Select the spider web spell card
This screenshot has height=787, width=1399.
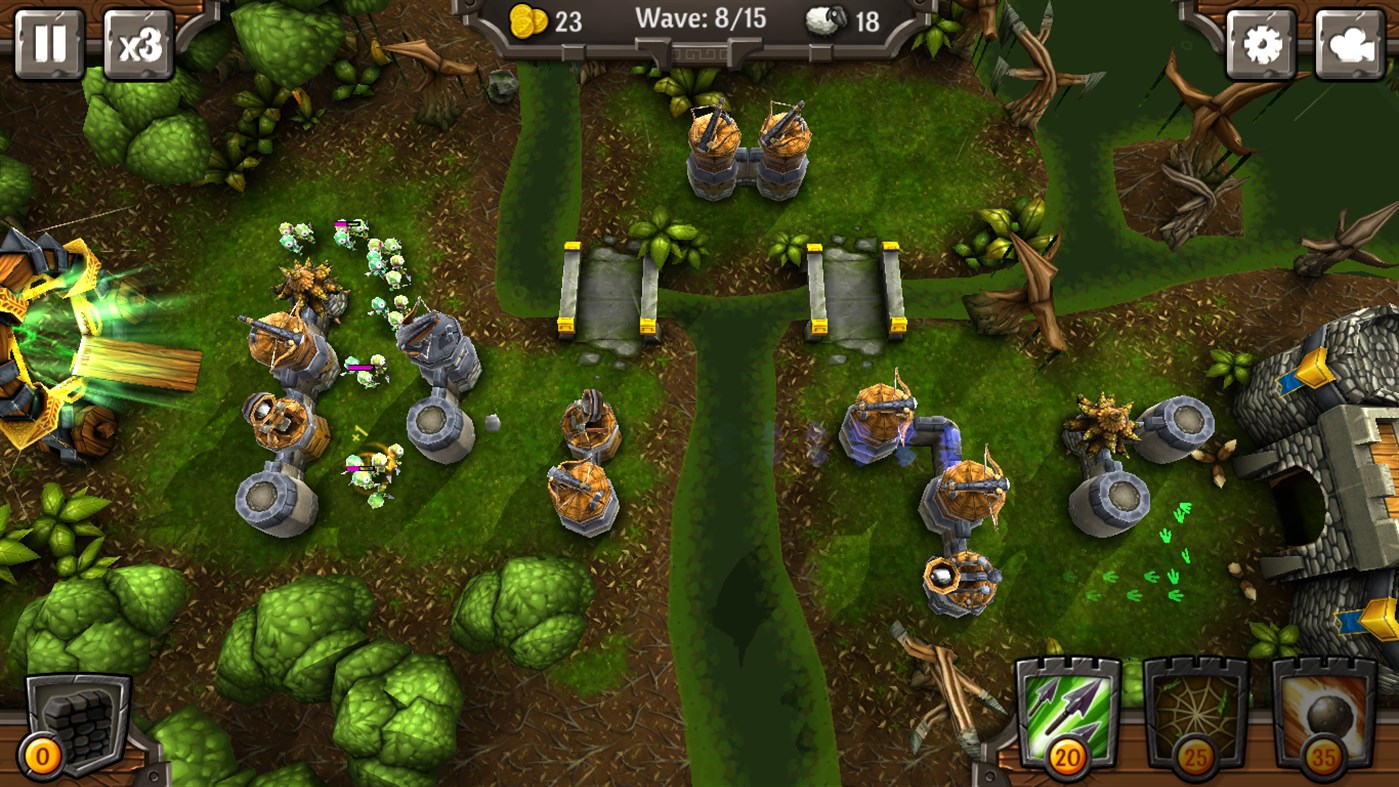click(x=1197, y=706)
